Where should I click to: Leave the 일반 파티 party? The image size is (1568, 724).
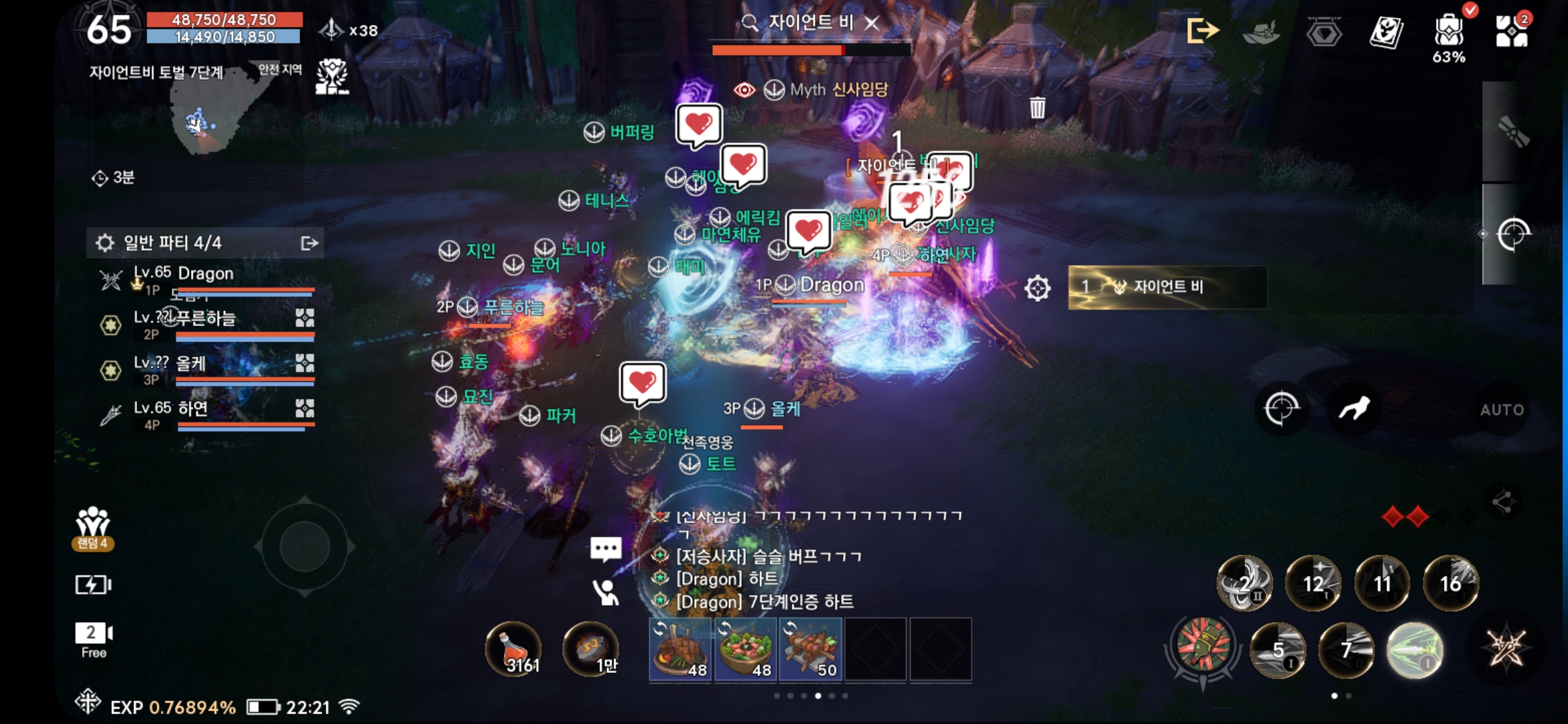(x=309, y=243)
